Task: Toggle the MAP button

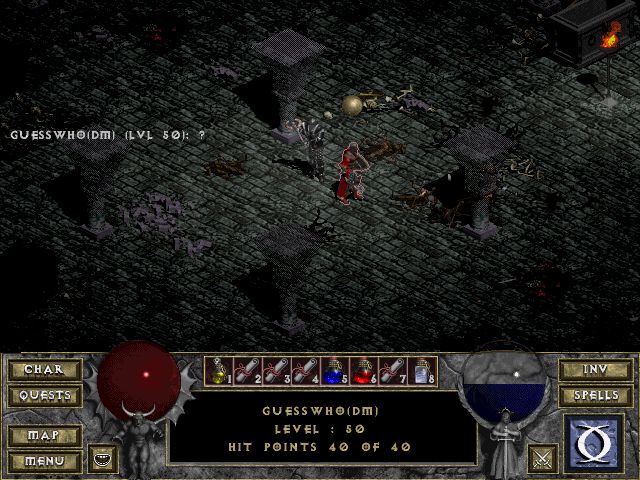Action: point(44,436)
